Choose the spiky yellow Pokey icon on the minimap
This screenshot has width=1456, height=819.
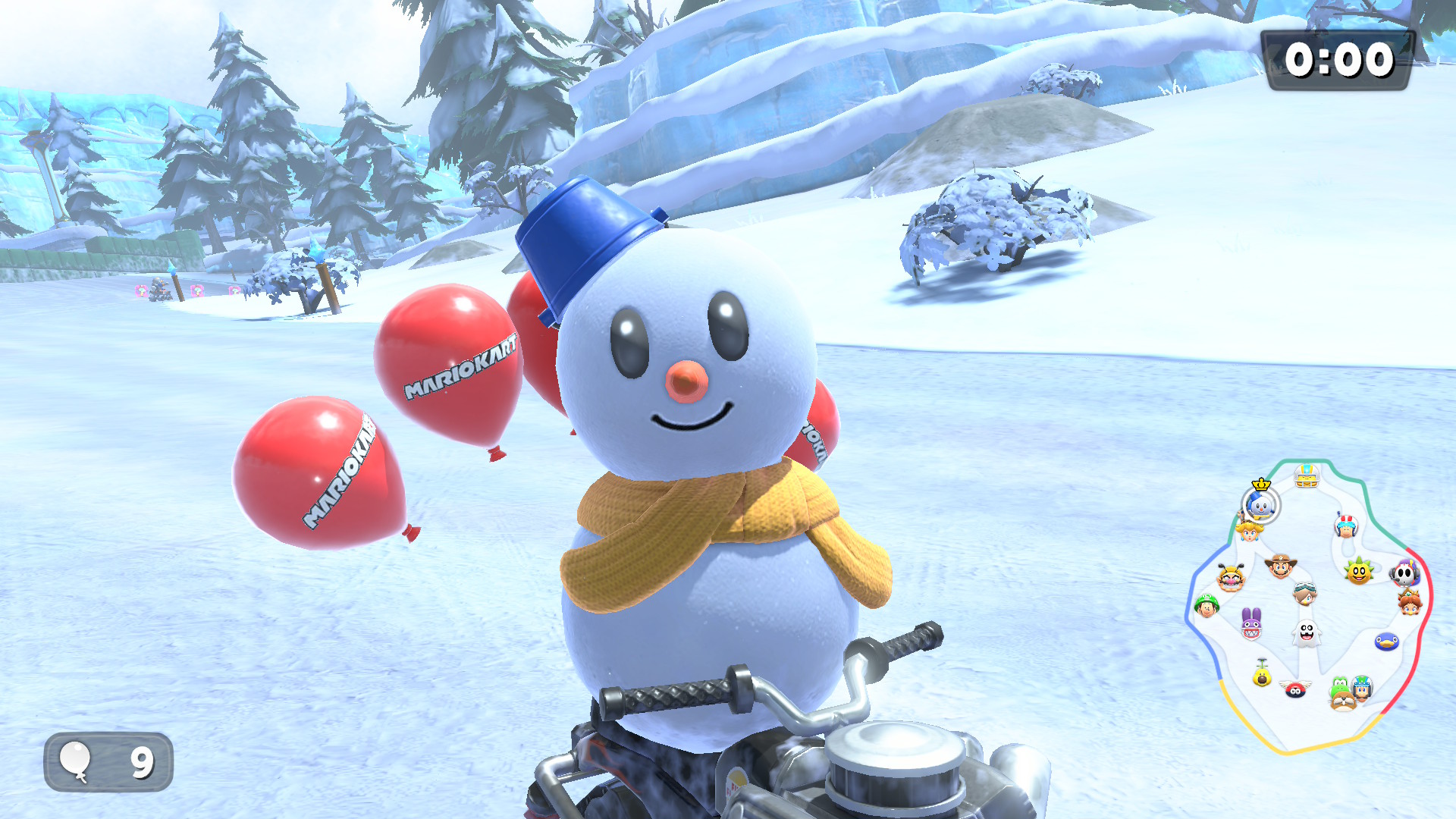coord(1359,571)
